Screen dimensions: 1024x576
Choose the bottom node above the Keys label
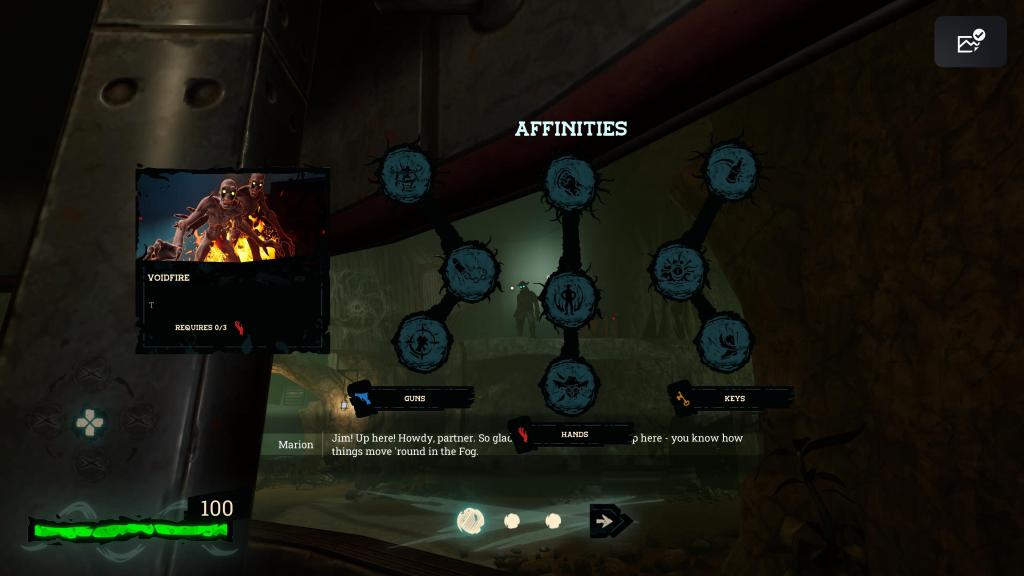click(x=723, y=342)
